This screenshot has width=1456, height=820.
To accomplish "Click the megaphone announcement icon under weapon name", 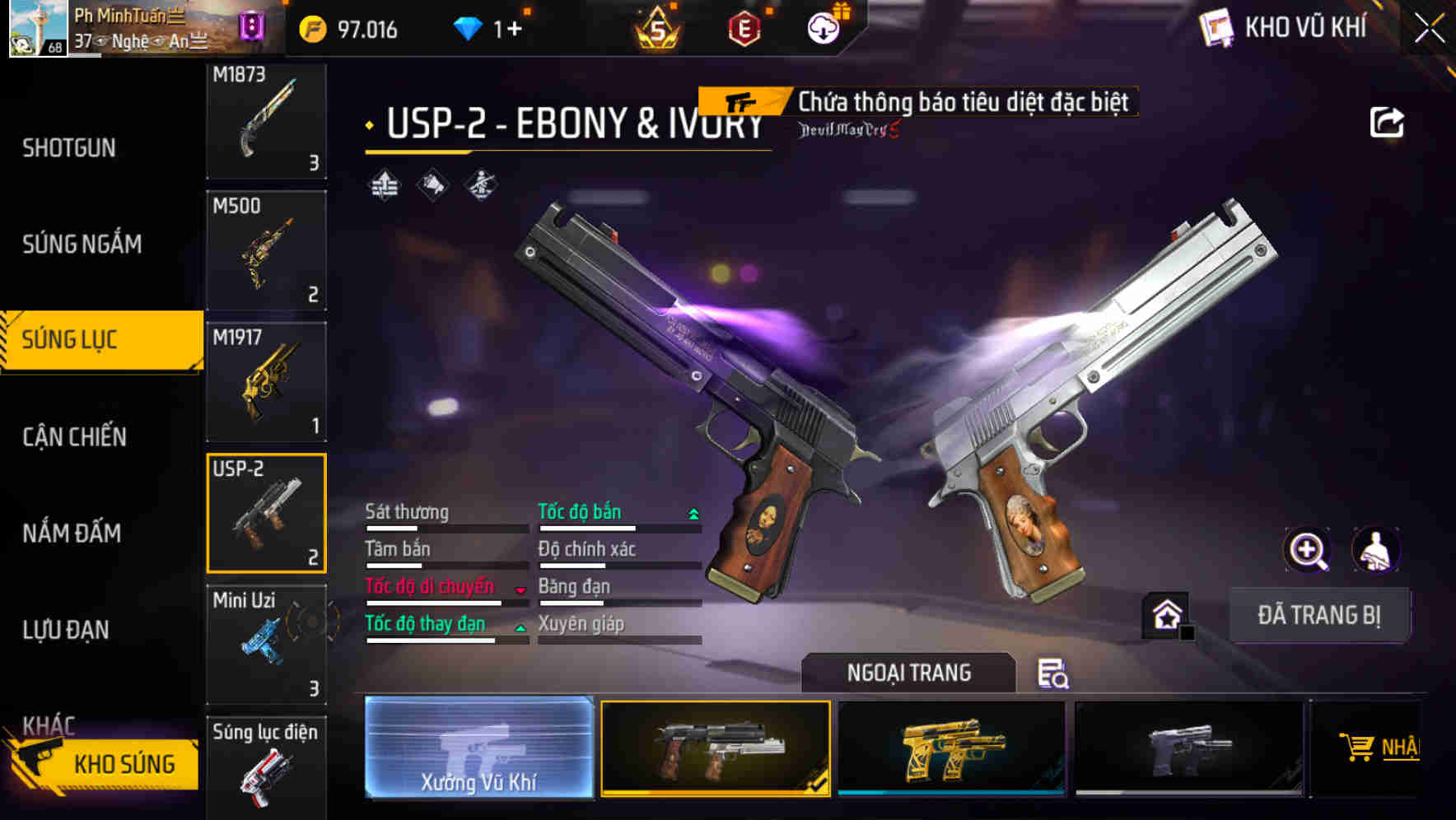I will [x=431, y=185].
